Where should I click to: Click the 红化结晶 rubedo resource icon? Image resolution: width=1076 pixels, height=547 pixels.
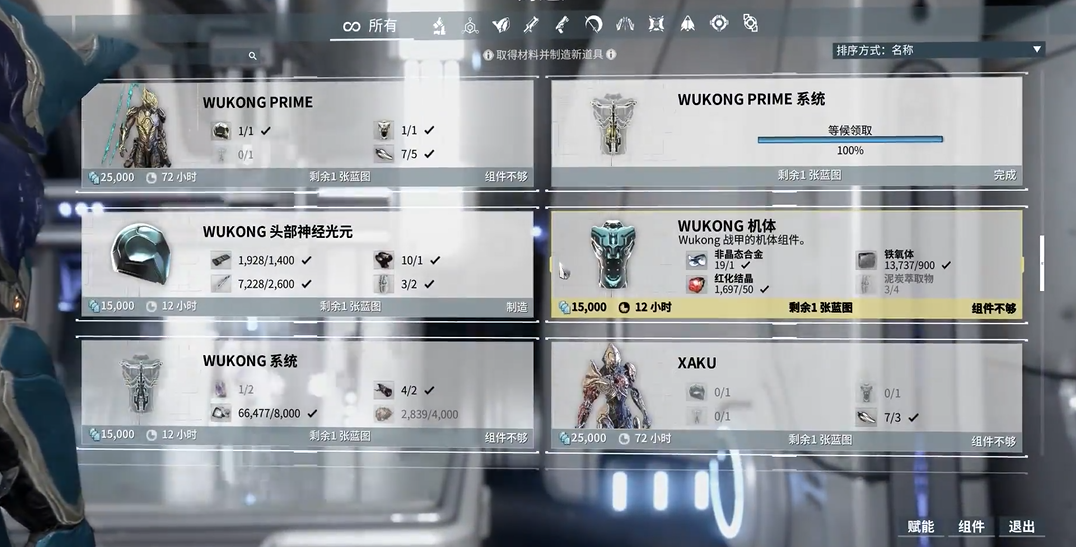tap(696, 285)
